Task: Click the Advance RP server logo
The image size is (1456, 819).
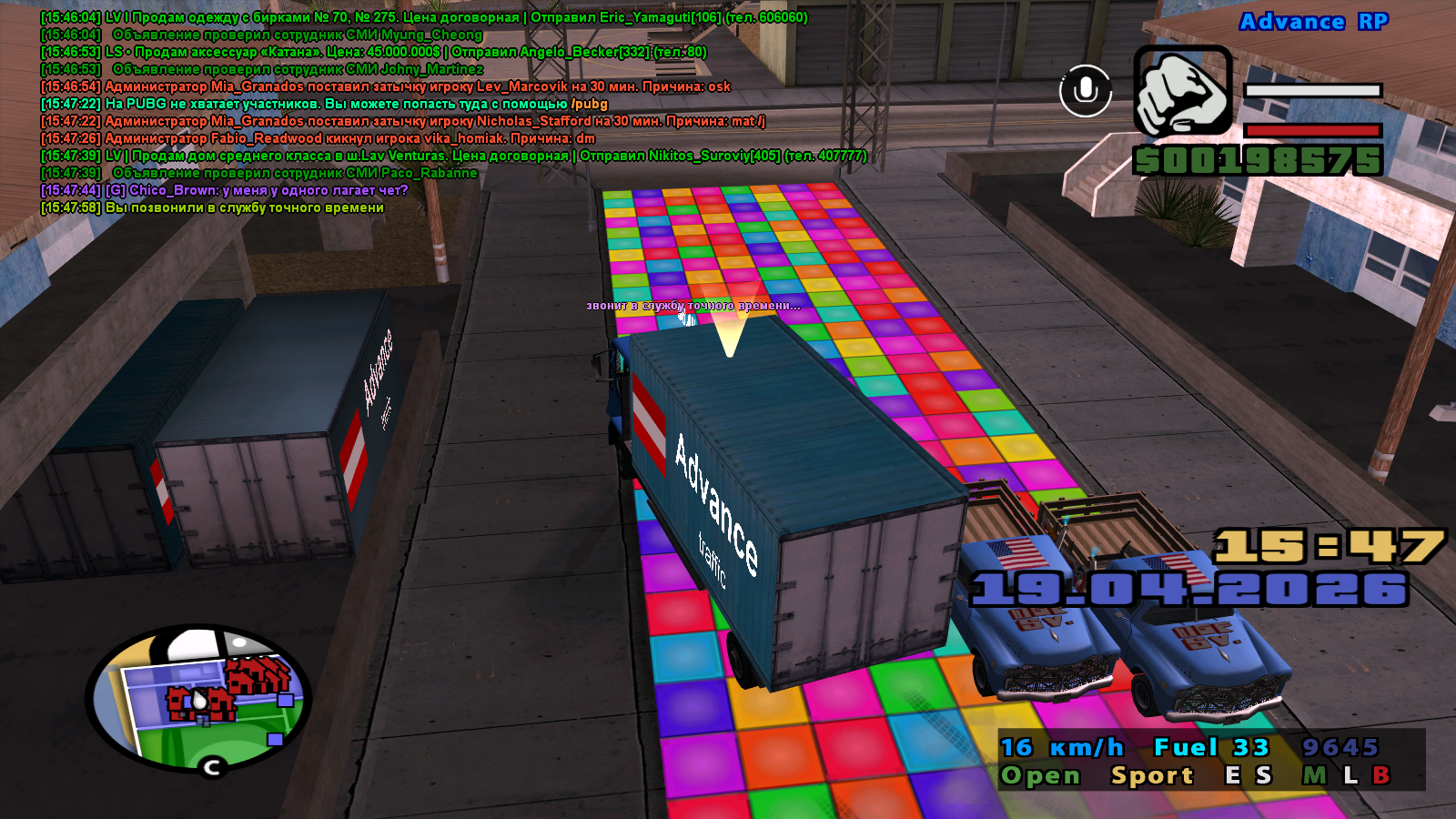Action: pyautogui.click(x=1313, y=22)
